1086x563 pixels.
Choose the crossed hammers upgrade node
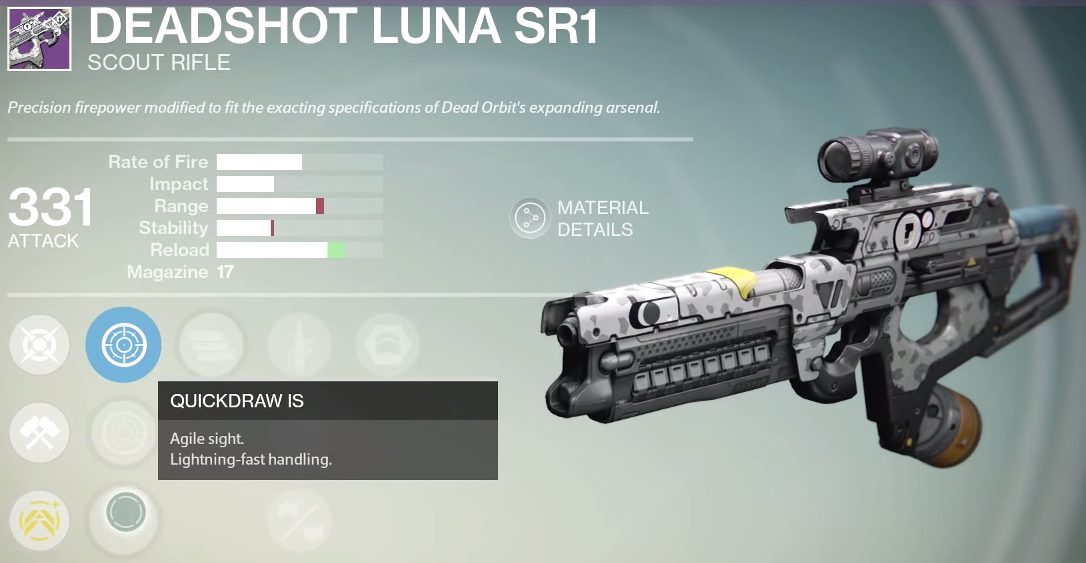tap(40, 433)
